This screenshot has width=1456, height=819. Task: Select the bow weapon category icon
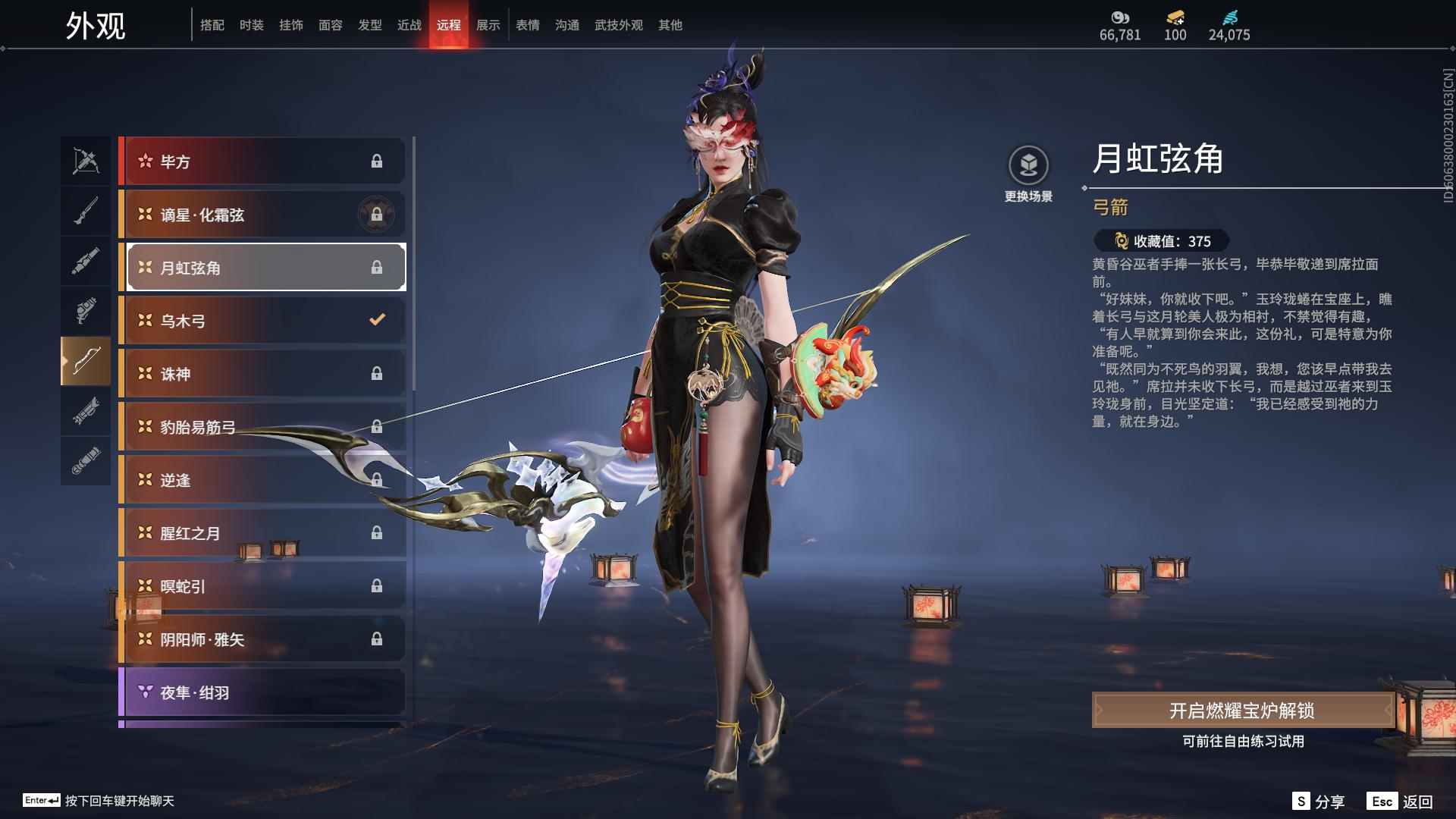pos(86,362)
